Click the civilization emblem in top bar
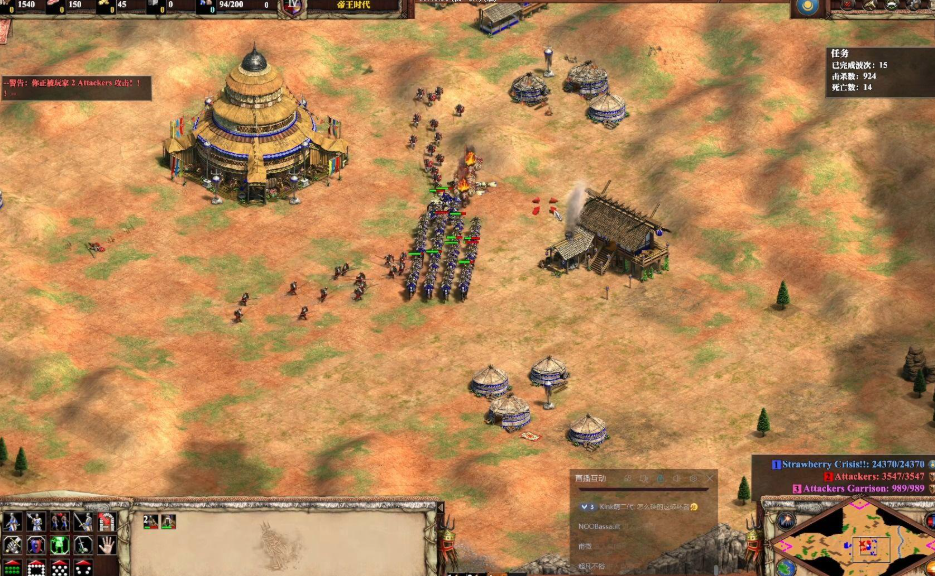Viewport: 935px width, 576px height. click(291, 6)
